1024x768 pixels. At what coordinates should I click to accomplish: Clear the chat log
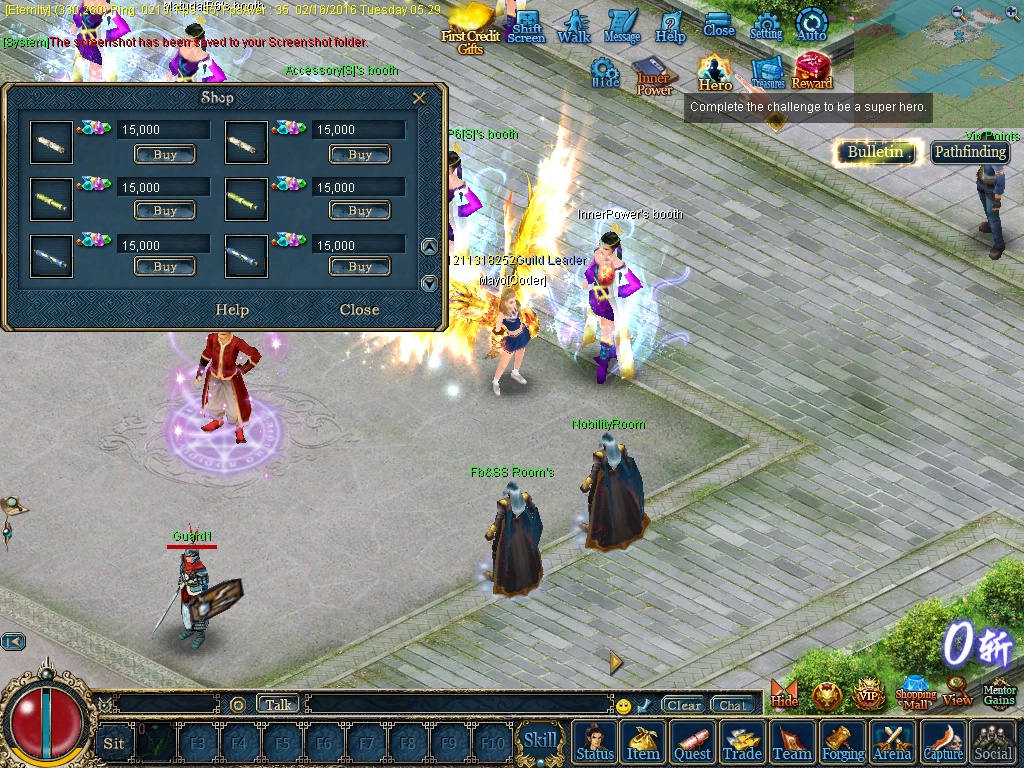(684, 705)
